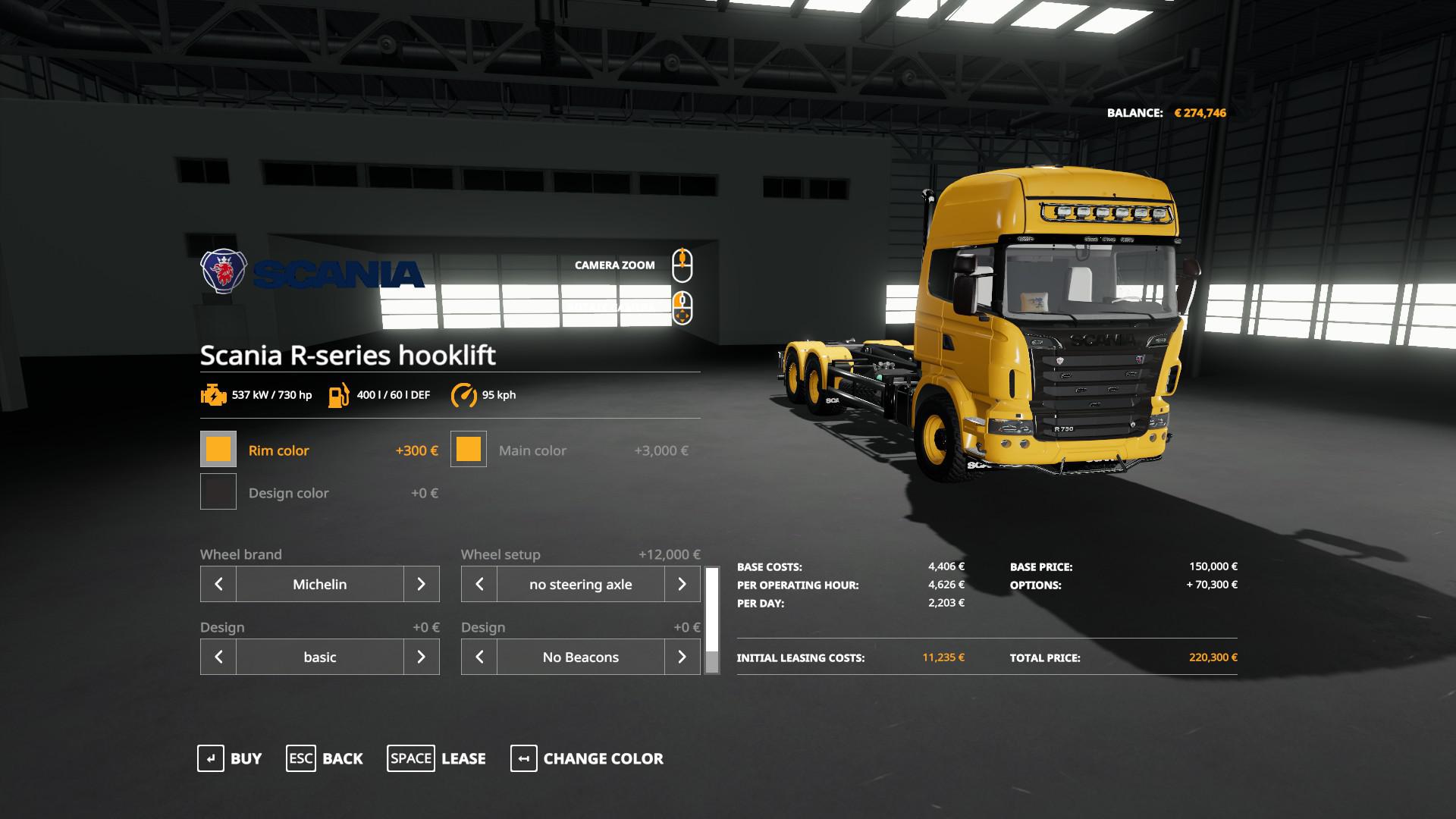This screenshot has width=1456, height=819.
Task: Show previous beacon option before No Beacons
Action: (x=479, y=657)
